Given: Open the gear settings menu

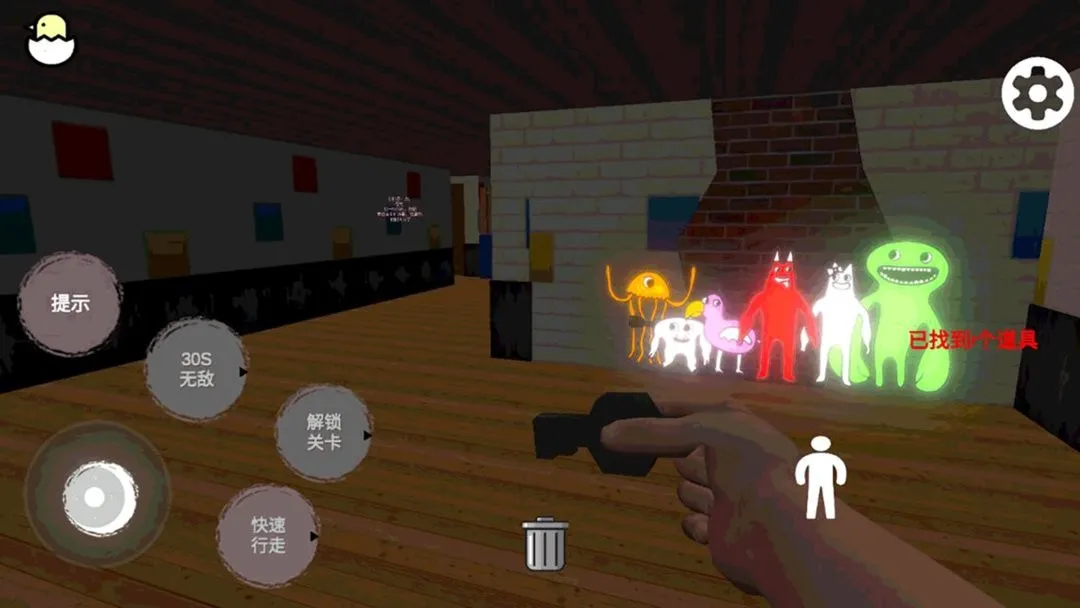Looking at the screenshot, I should [x=1037, y=93].
